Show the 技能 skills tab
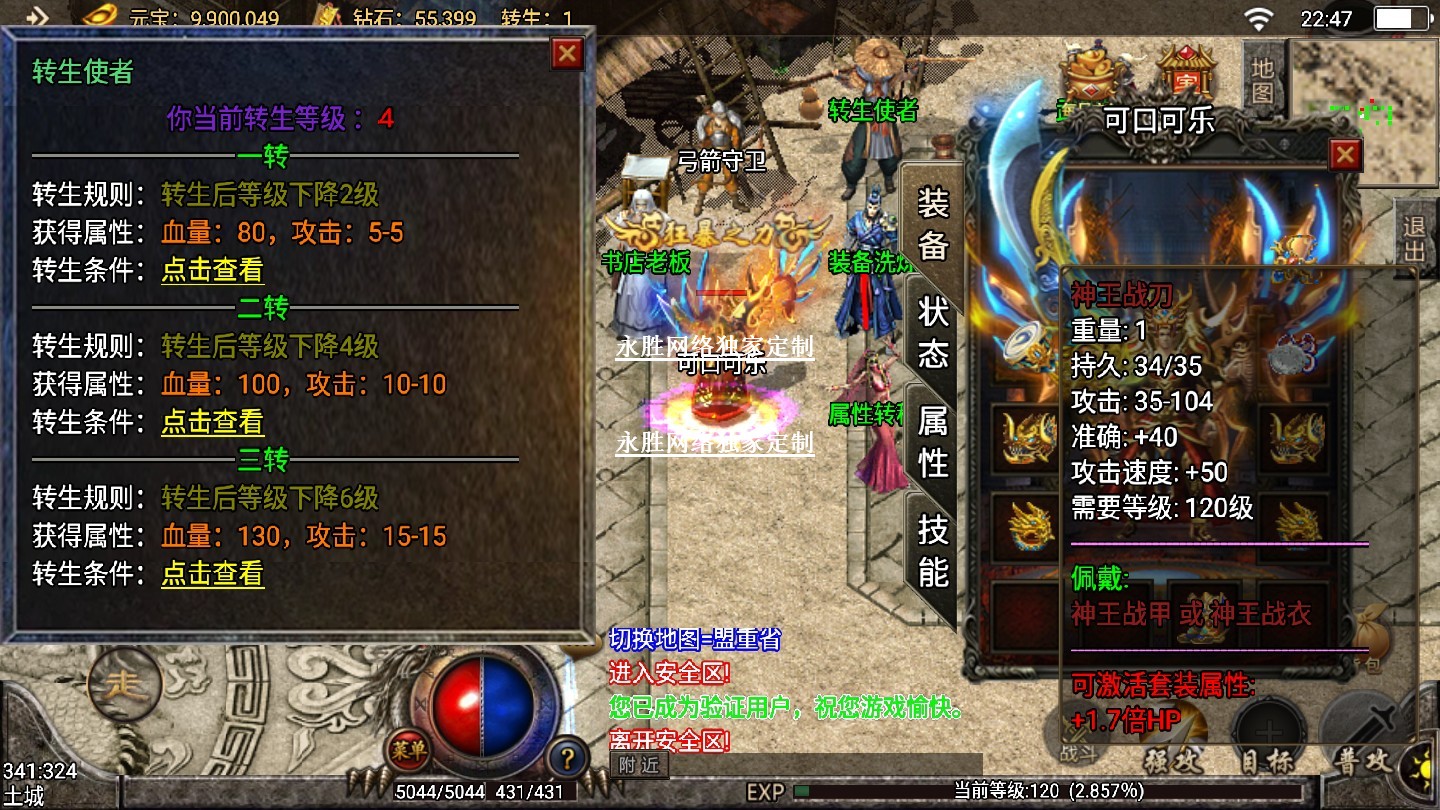Viewport: 1440px width, 810px height. (x=932, y=550)
